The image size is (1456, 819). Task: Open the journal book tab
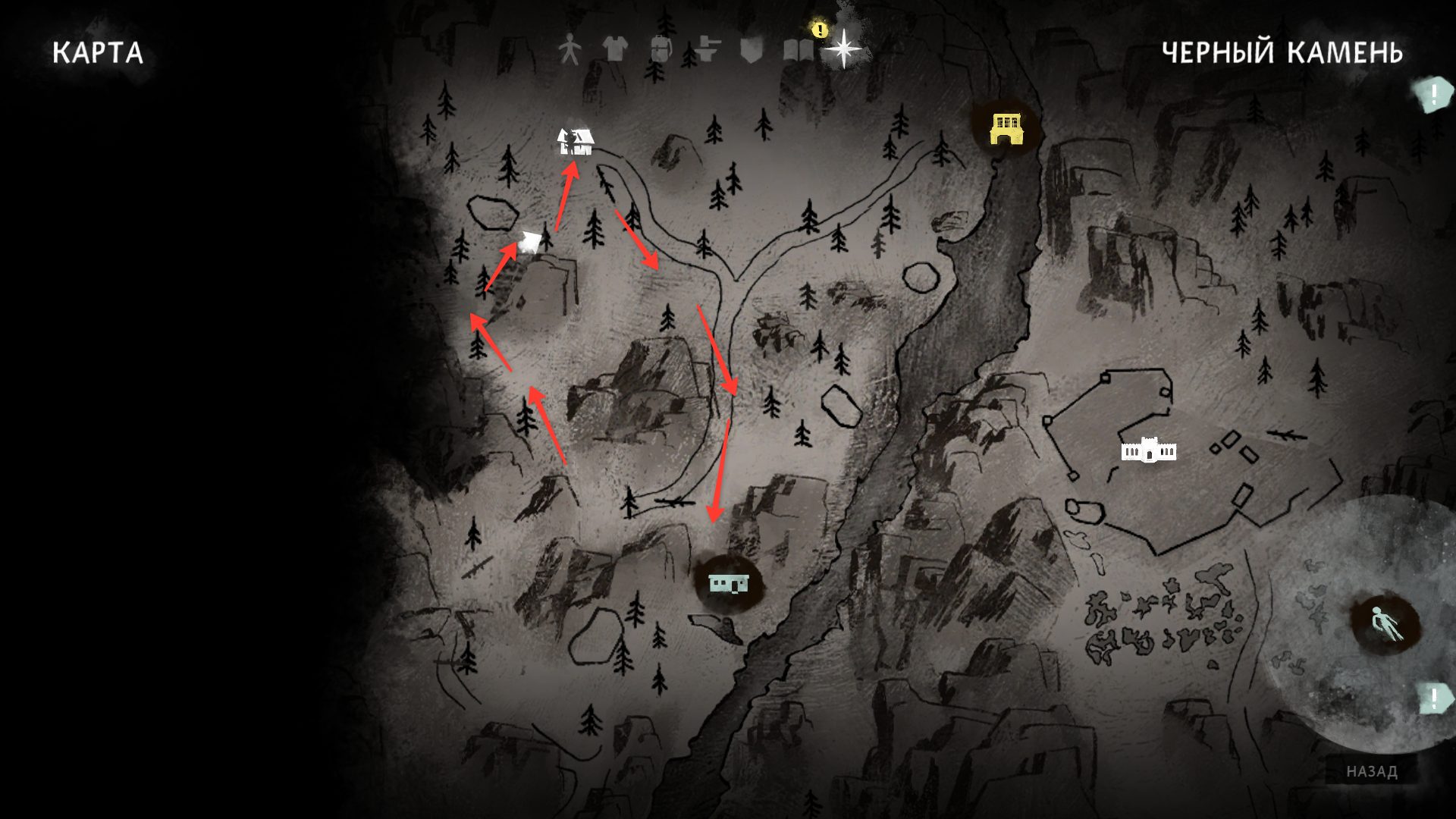(799, 50)
